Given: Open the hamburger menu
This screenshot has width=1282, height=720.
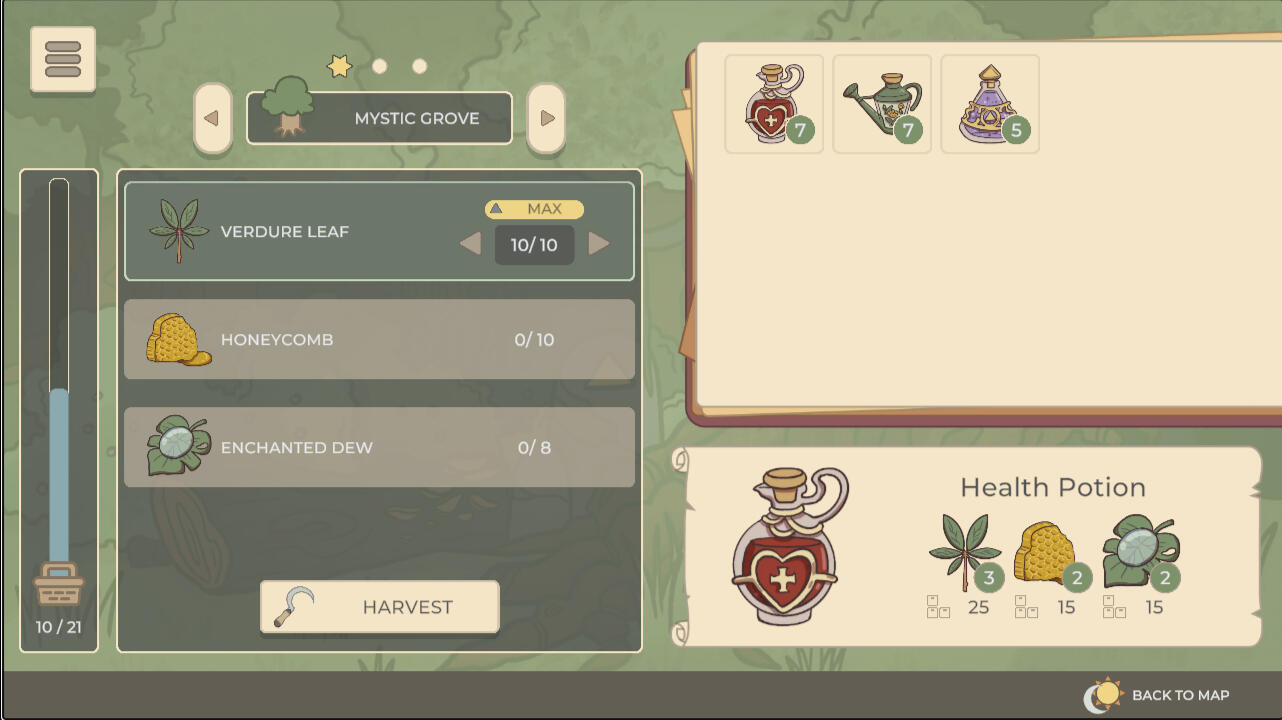Looking at the screenshot, I should point(63,60).
